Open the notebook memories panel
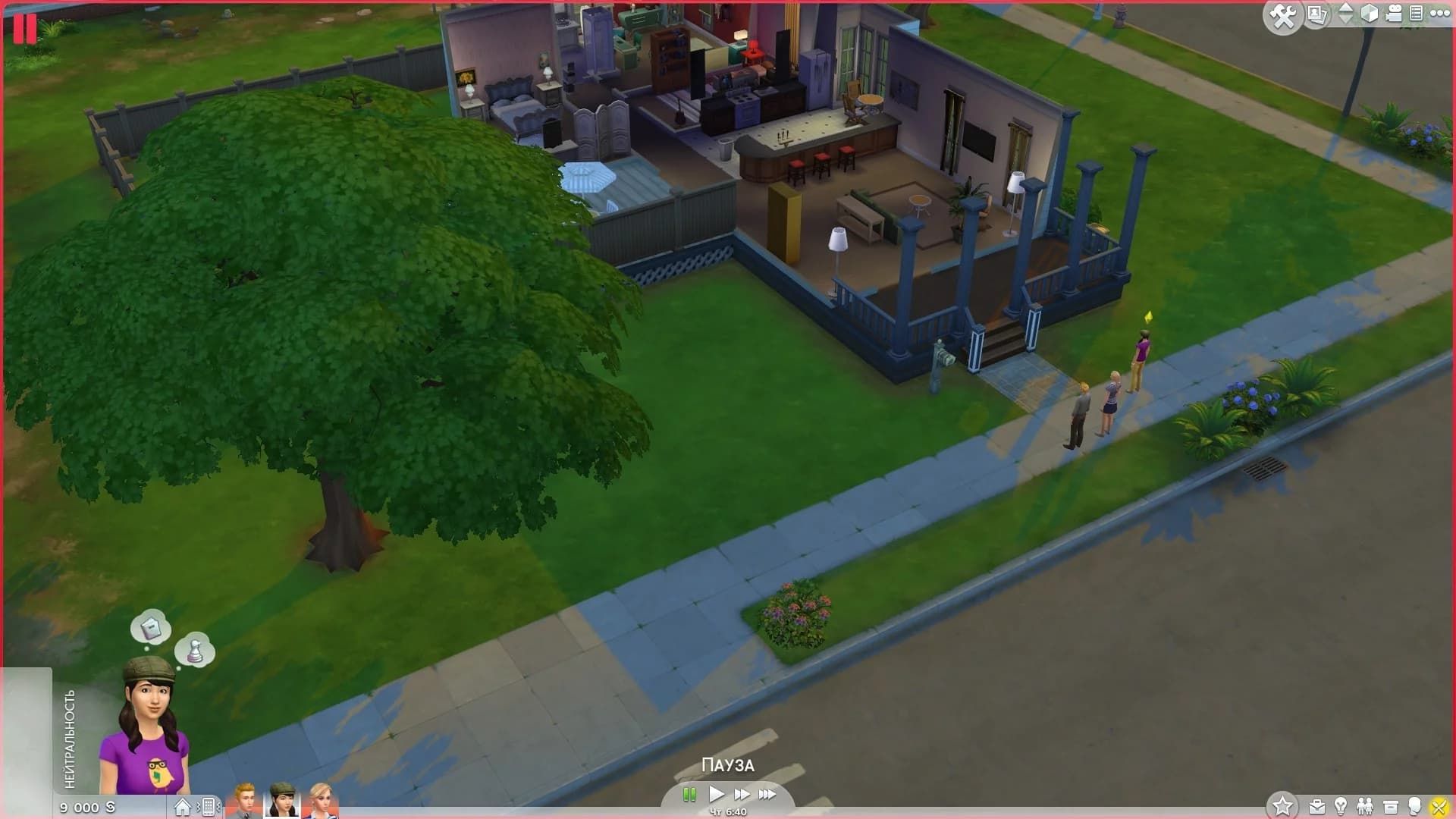This screenshot has width=1456, height=819. [1417, 14]
